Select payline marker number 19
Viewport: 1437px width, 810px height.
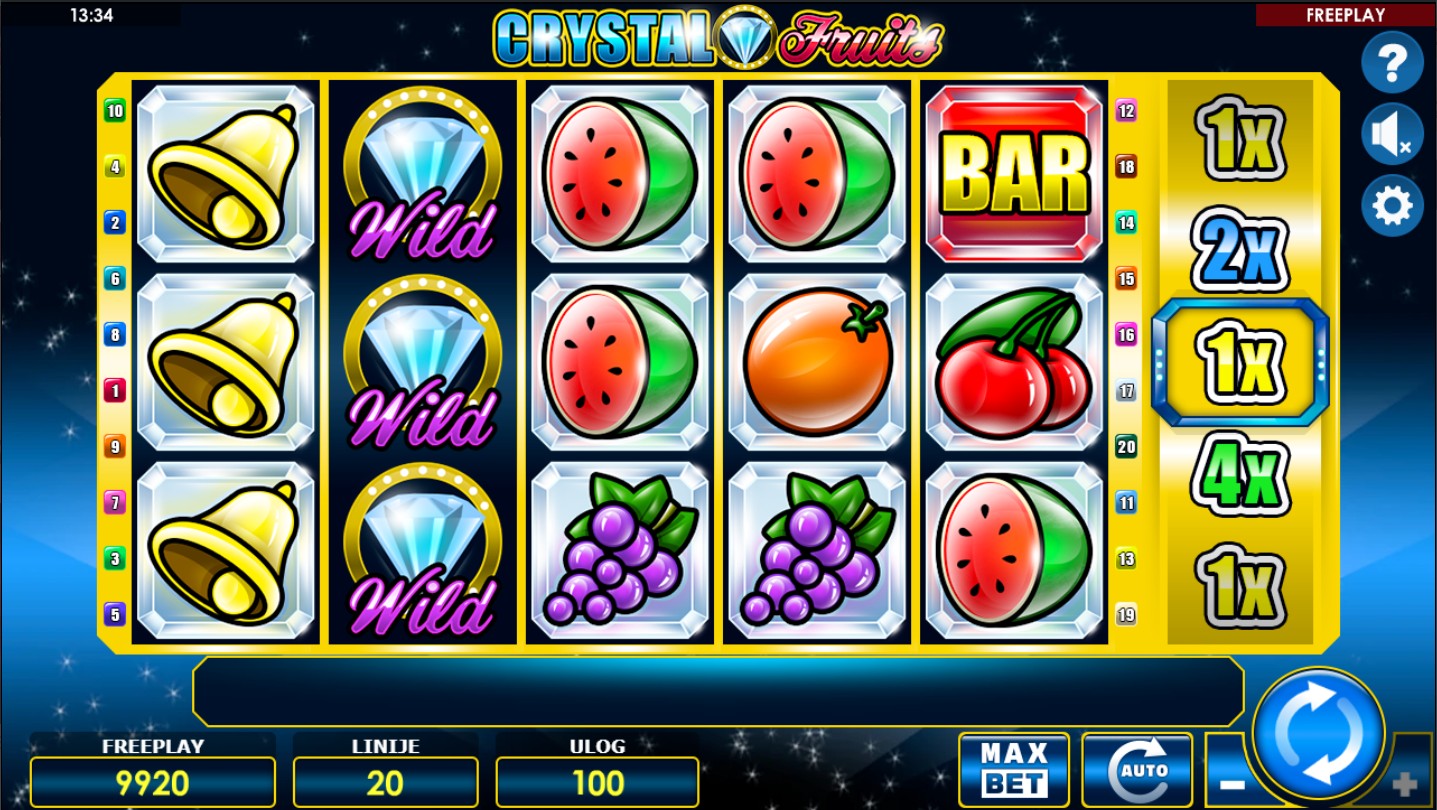tap(1127, 615)
